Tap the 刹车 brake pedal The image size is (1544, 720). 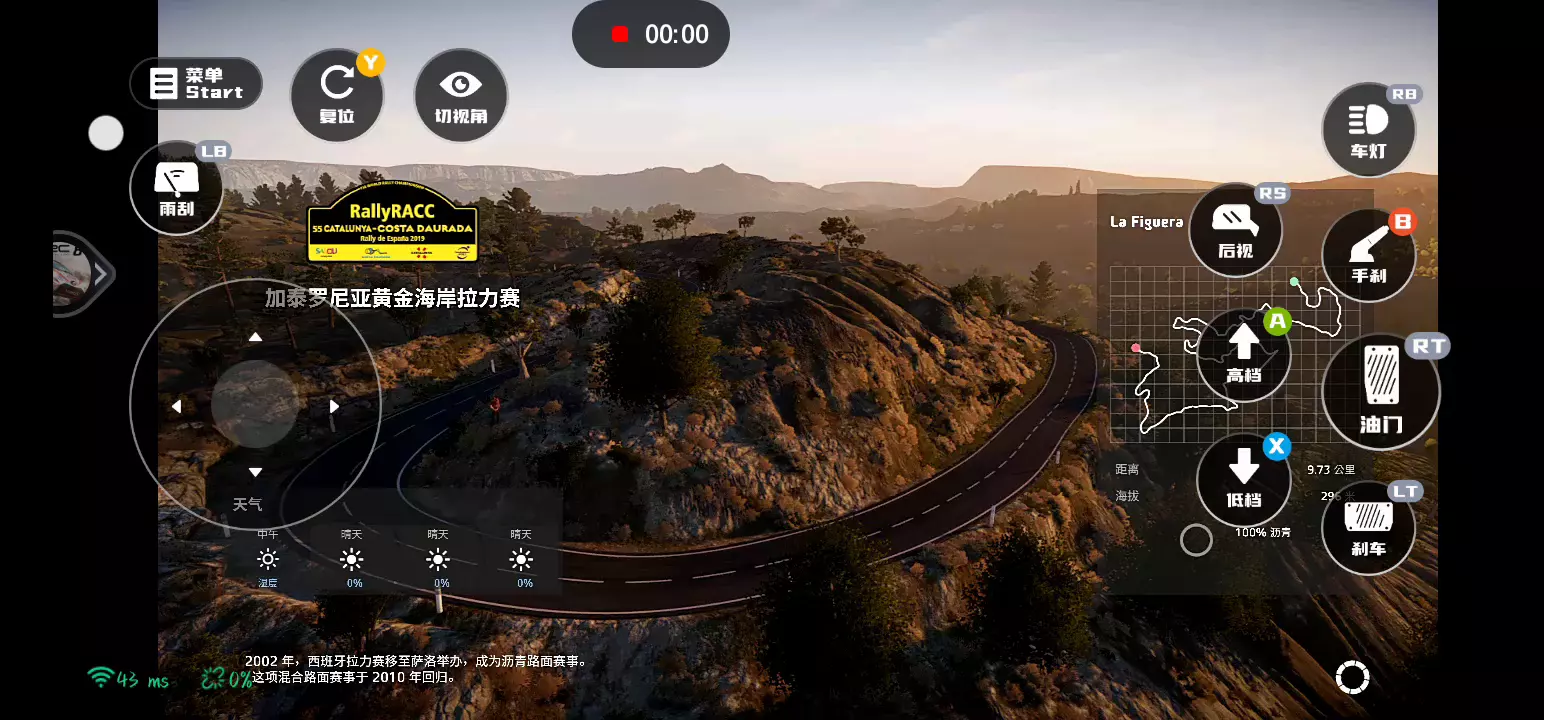coord(1368,528)
